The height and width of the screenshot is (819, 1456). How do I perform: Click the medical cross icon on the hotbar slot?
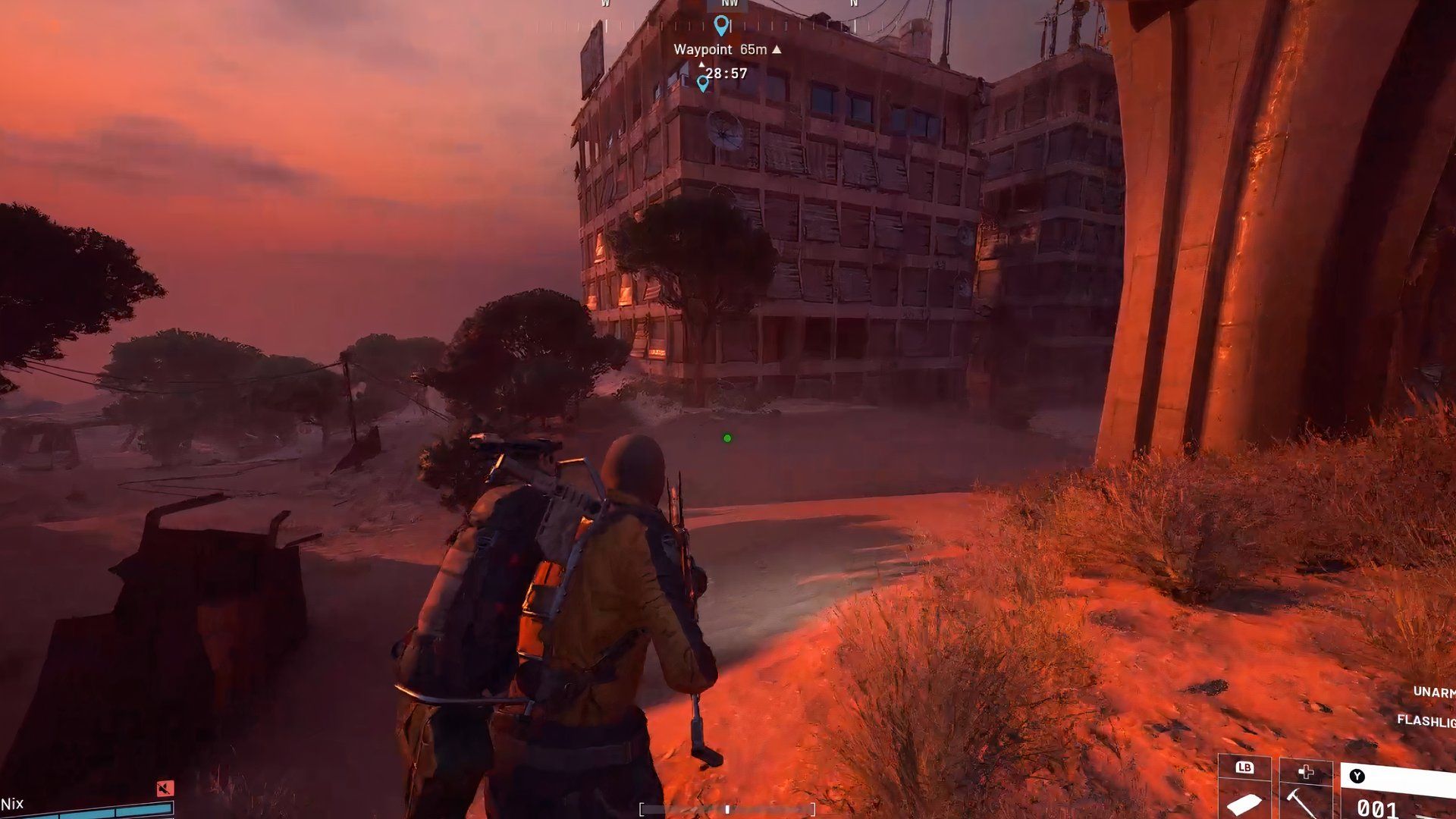click(x=1306, y=772)
